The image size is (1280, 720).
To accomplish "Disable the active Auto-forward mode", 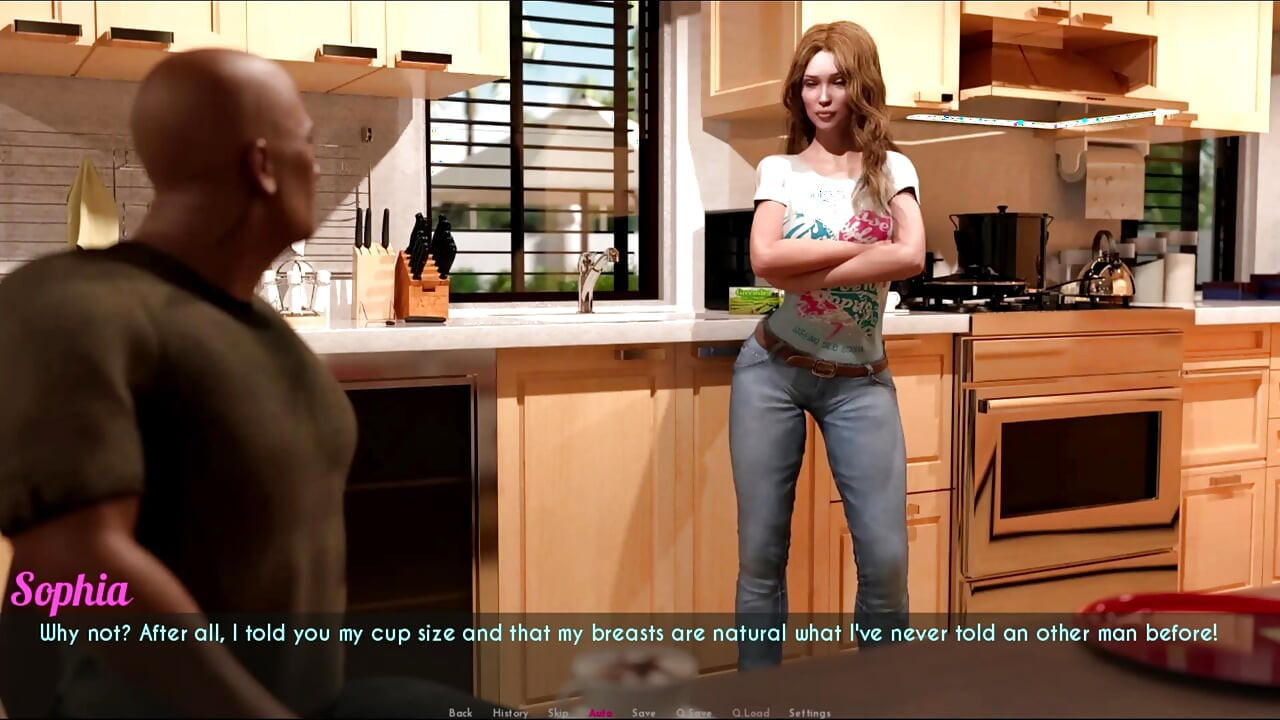I will point(601,713).
